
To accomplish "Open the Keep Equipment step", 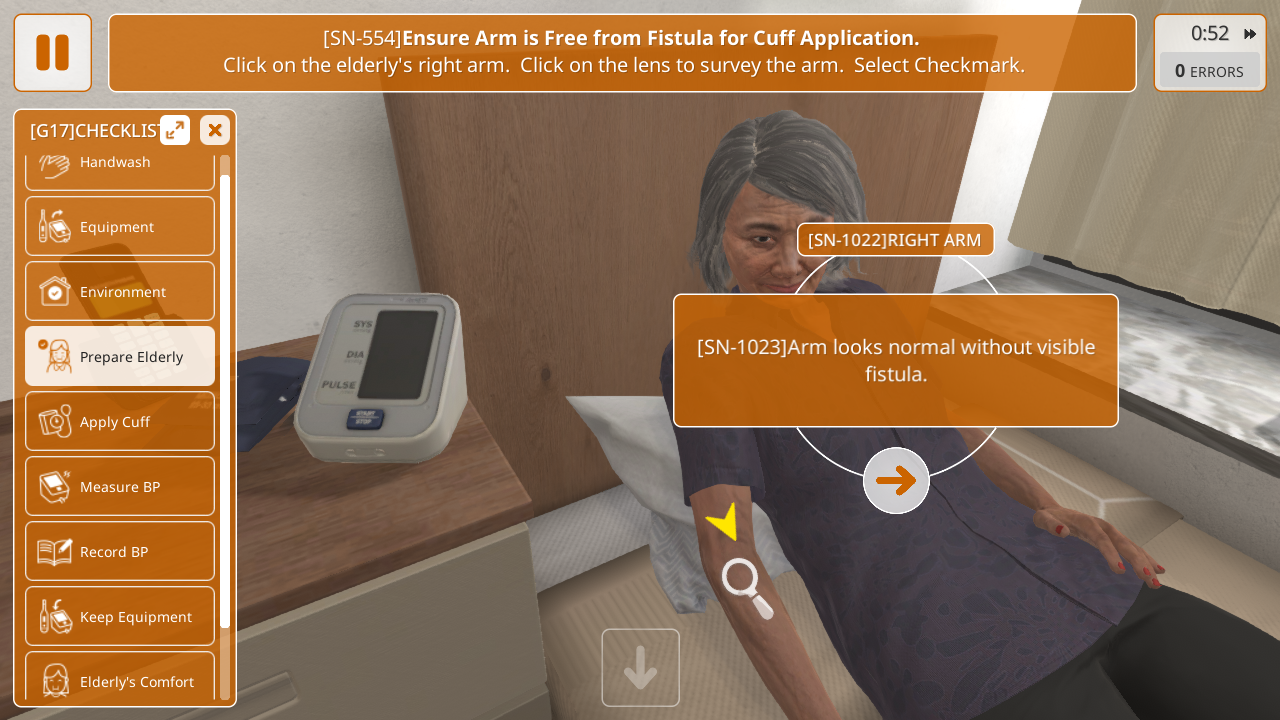I will pos(120,617).
